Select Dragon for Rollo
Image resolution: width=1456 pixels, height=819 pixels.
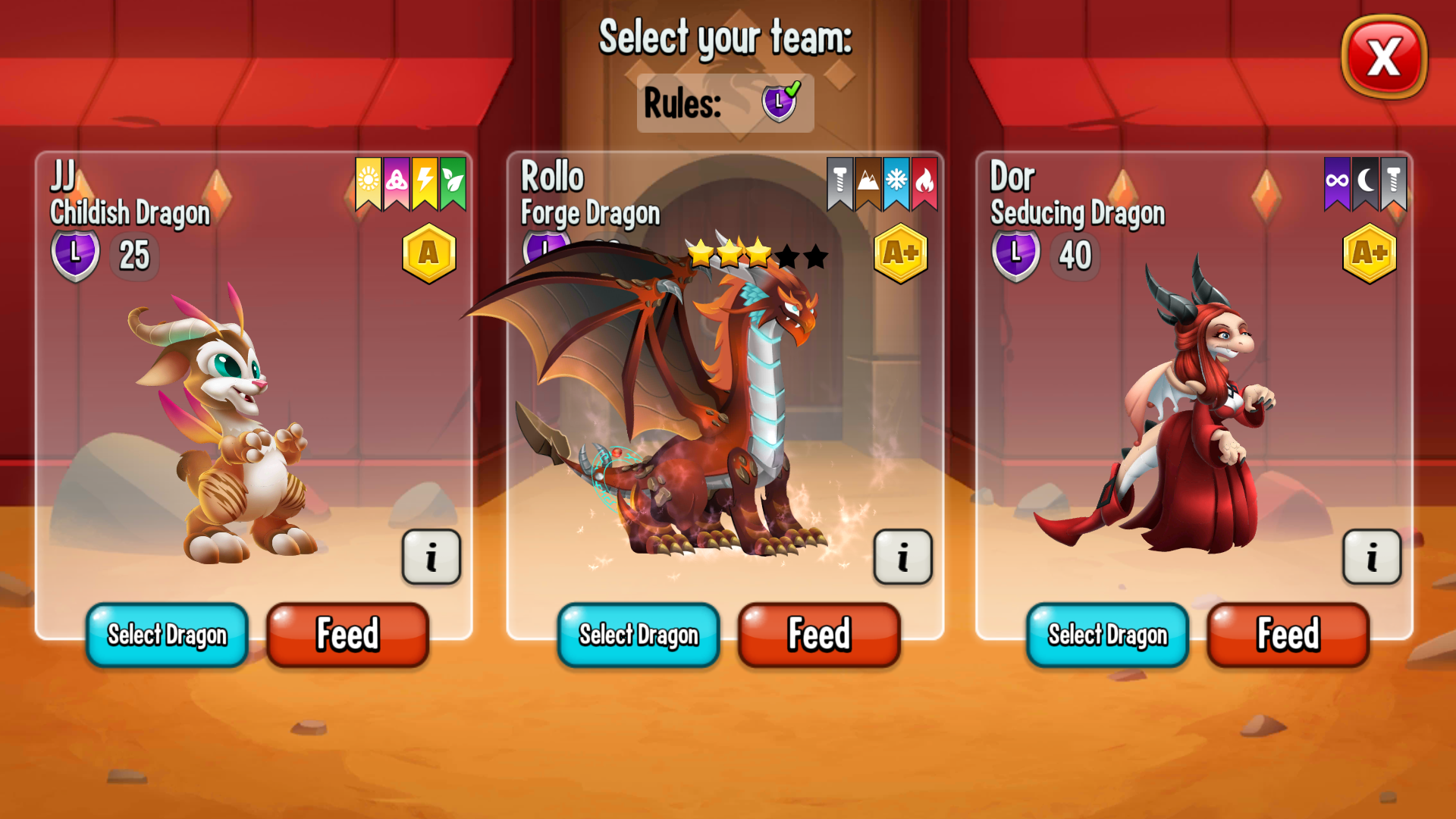[x=638, y=635]
